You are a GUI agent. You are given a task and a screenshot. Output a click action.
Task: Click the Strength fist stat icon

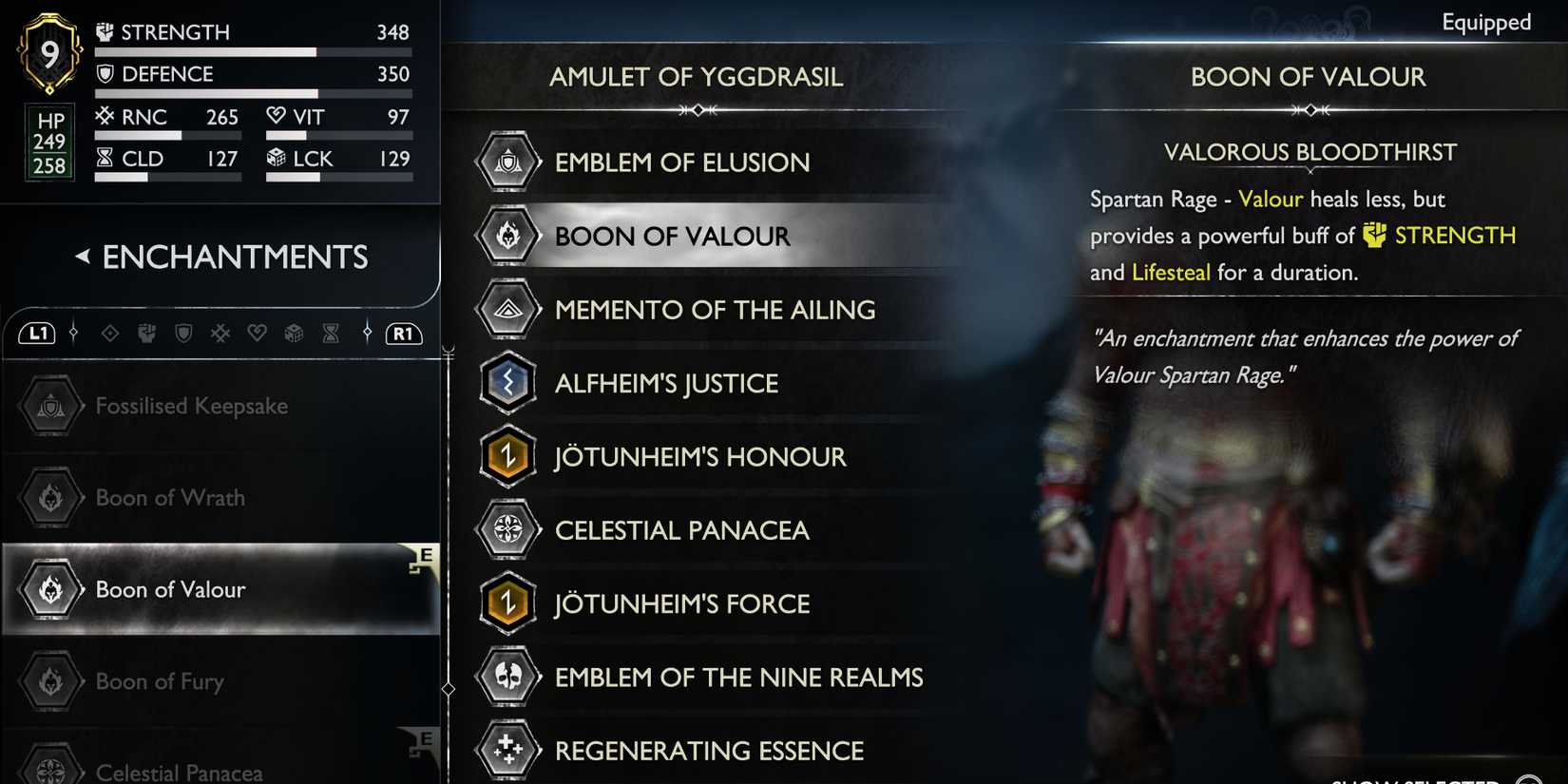pos(106,31)
